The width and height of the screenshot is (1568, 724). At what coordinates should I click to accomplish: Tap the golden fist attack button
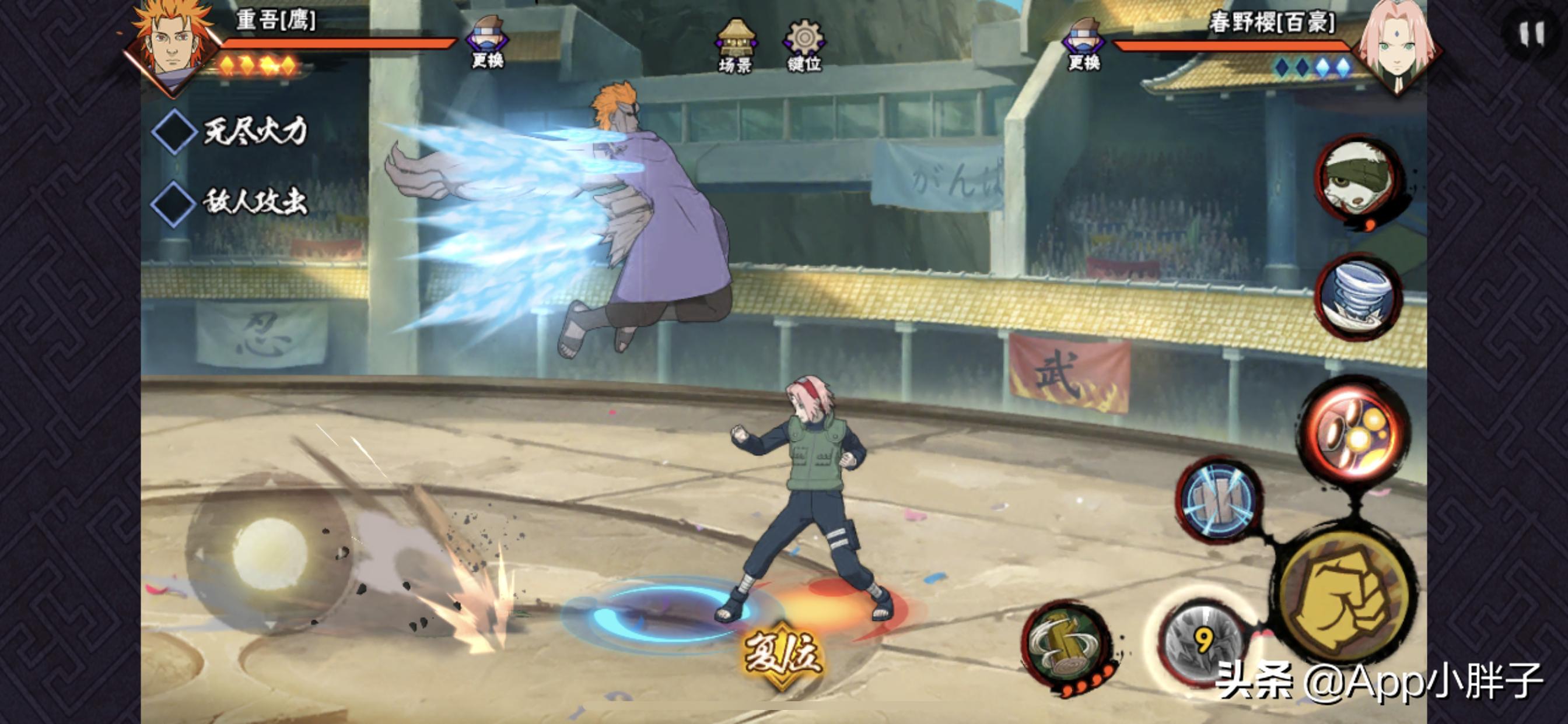point(1343,597)
